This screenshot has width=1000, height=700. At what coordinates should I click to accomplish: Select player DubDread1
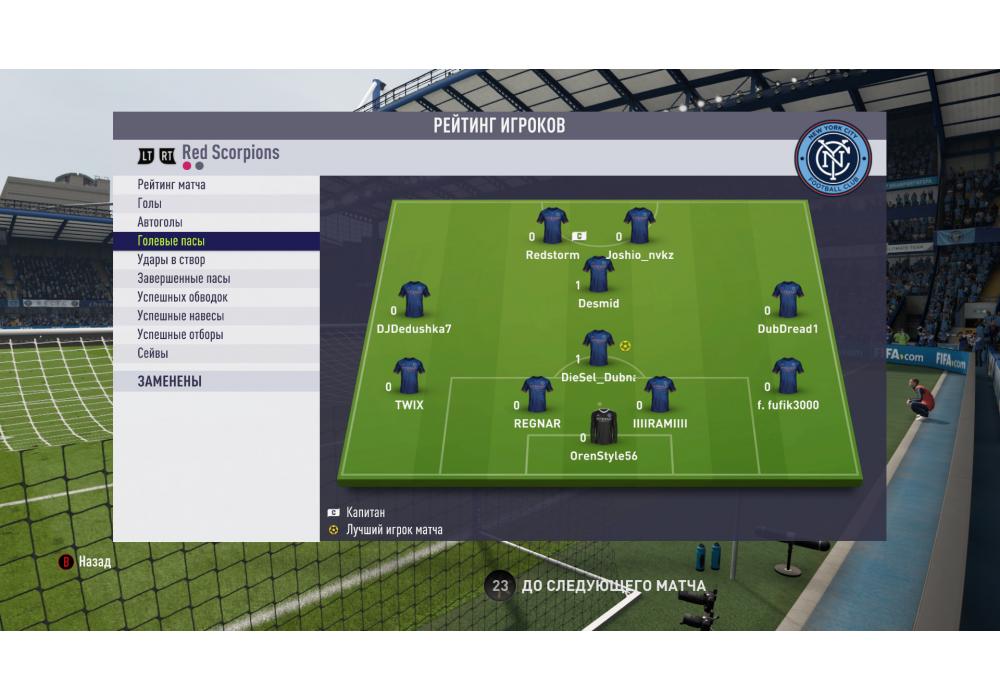(788, 300)
